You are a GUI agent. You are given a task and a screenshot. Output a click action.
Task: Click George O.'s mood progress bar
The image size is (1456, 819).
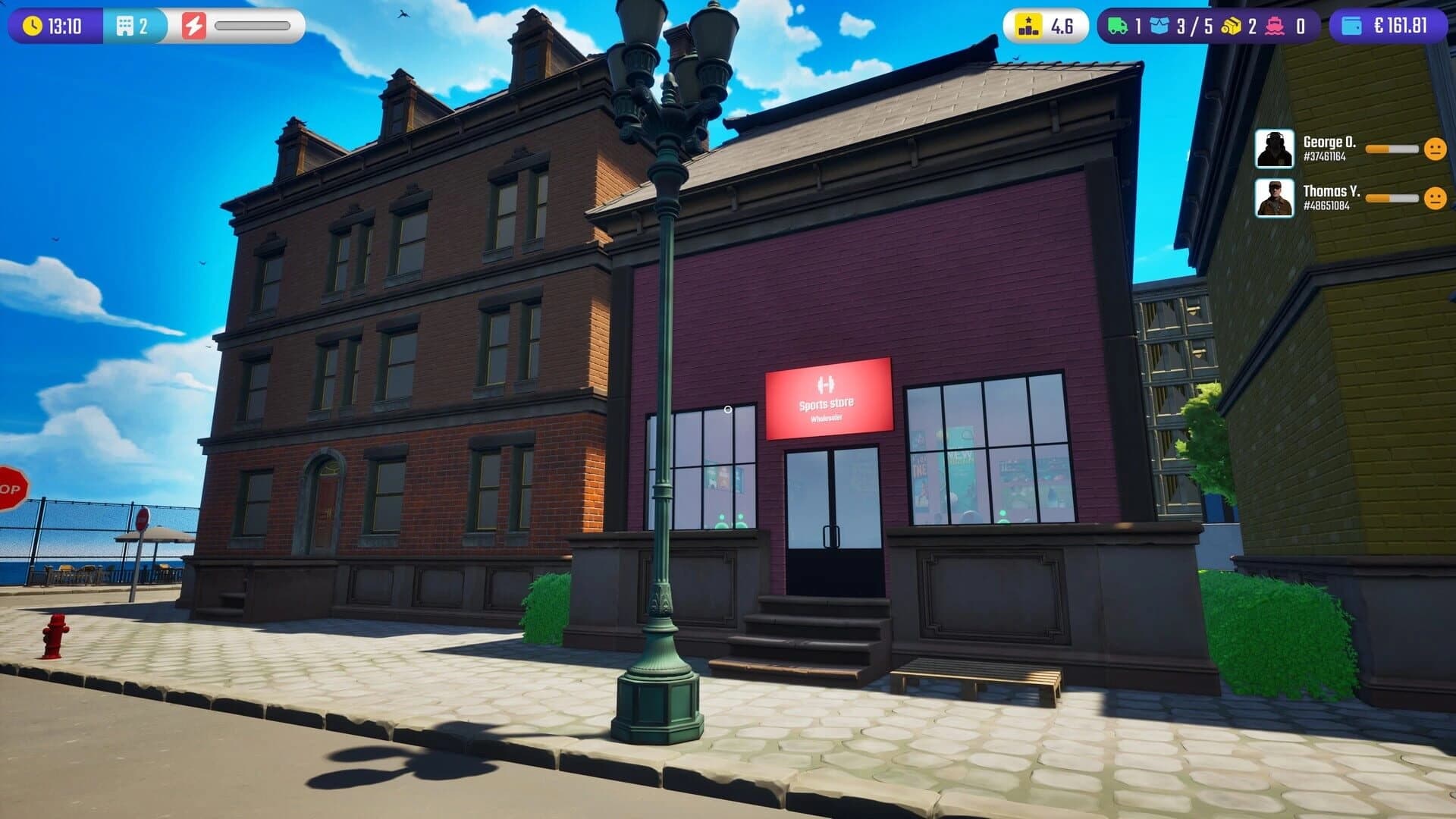coord(1392,149)
